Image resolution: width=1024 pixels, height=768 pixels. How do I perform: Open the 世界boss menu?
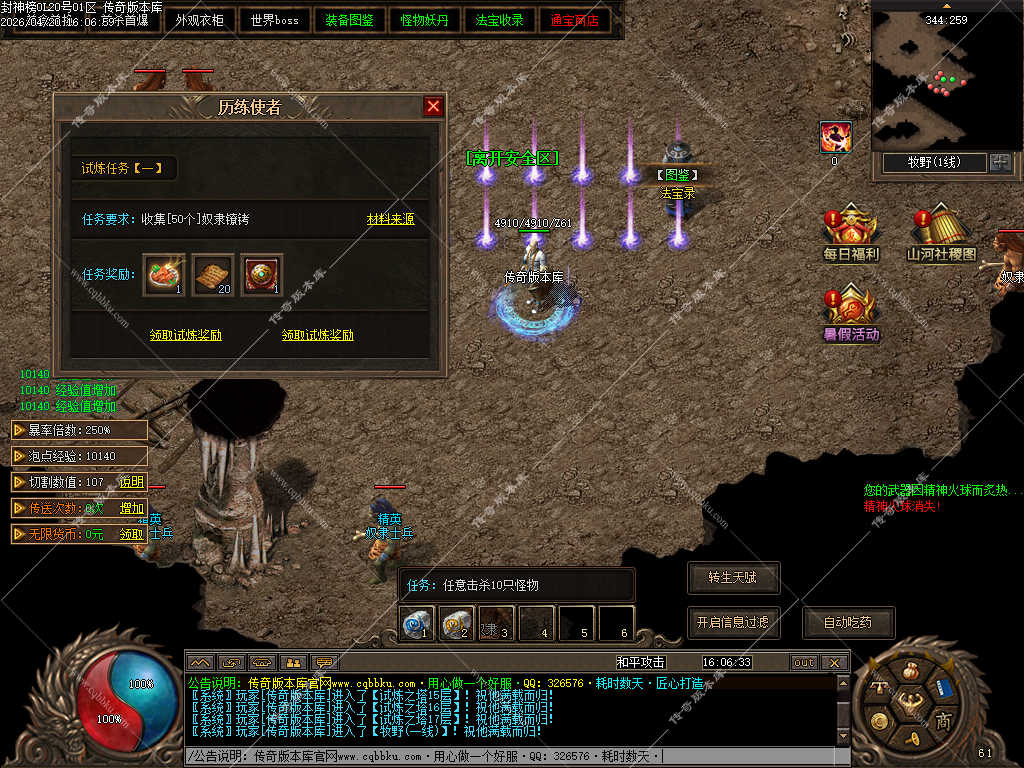pos(275,20)
